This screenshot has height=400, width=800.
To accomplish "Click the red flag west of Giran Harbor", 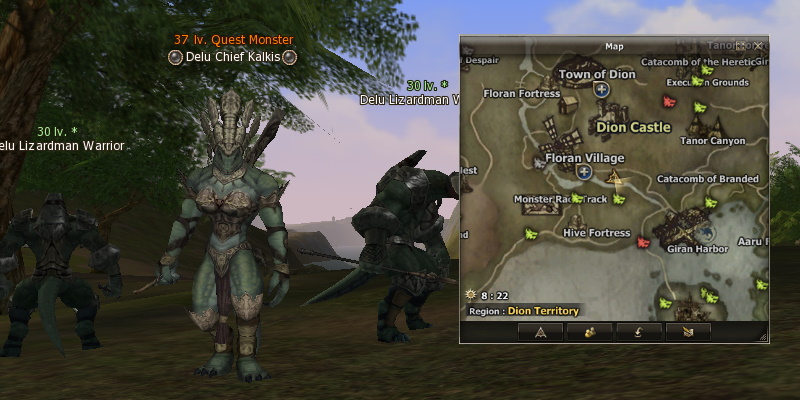I will 643,241.
